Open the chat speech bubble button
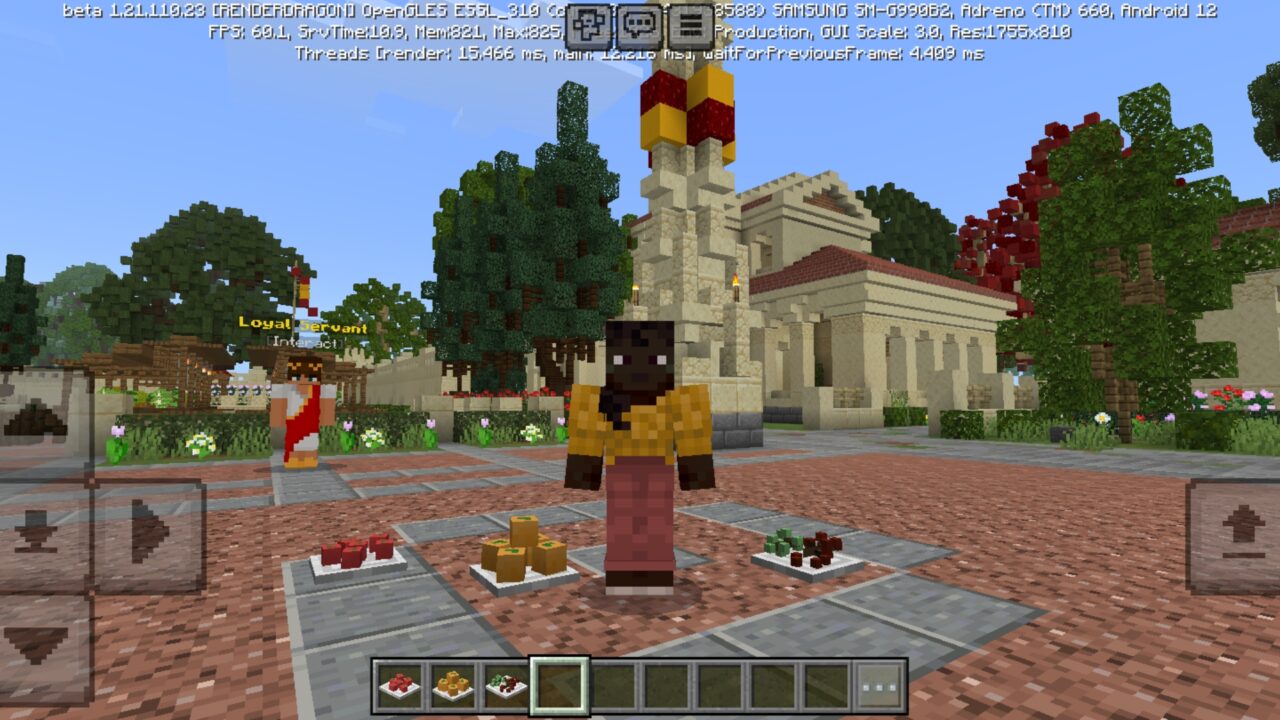 pos(639,26)
